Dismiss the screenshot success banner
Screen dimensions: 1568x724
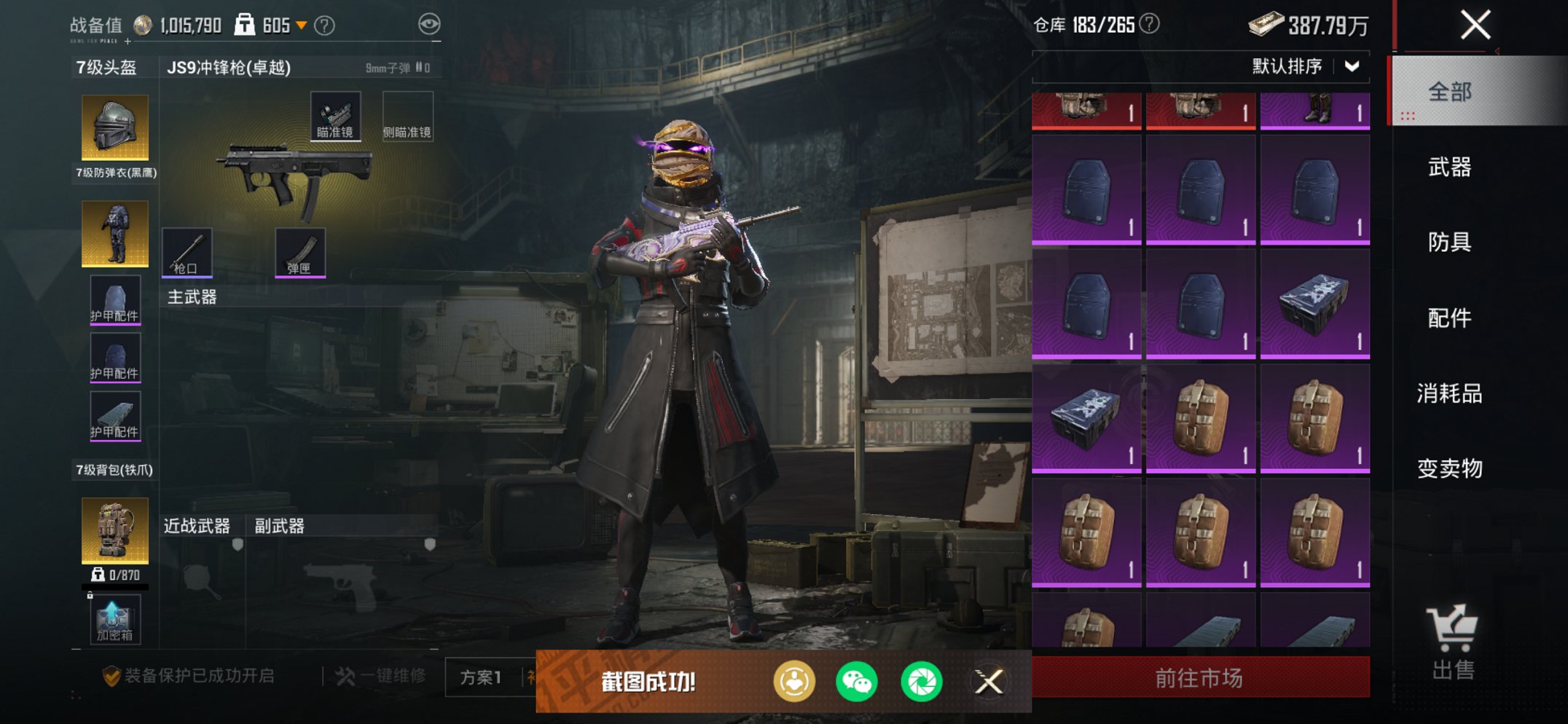[989, 682]
